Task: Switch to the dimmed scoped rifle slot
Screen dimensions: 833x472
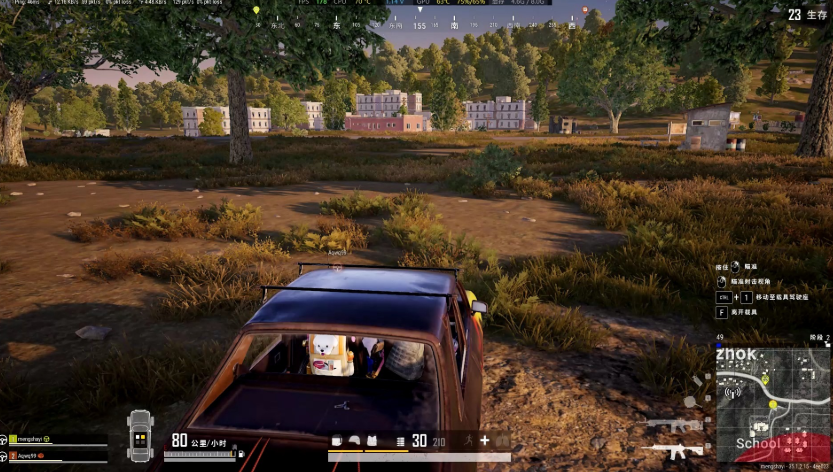Action: pyautogui.click(x=672, y=424)
